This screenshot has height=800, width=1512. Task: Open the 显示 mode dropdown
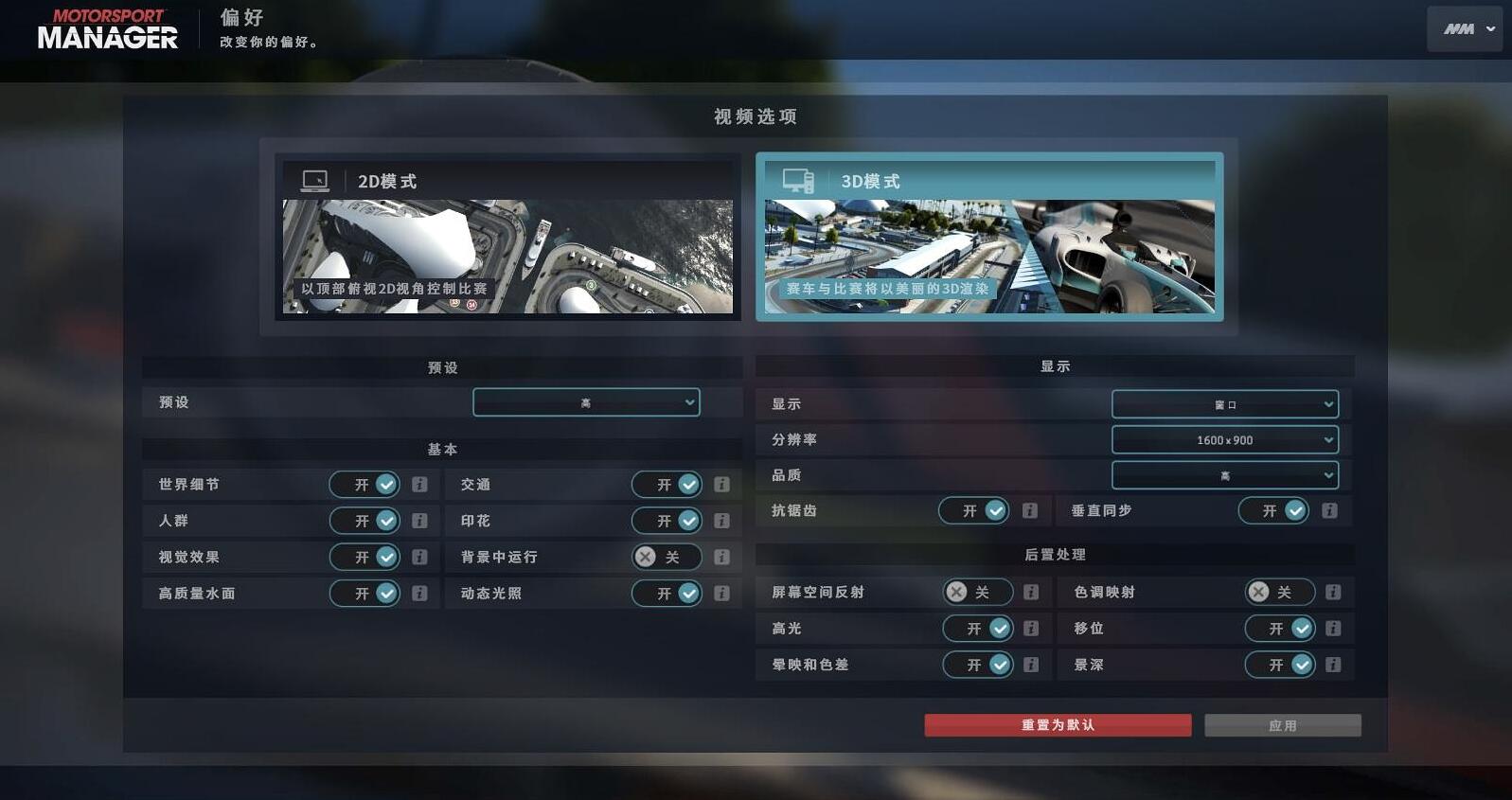tap(1225, 403)
